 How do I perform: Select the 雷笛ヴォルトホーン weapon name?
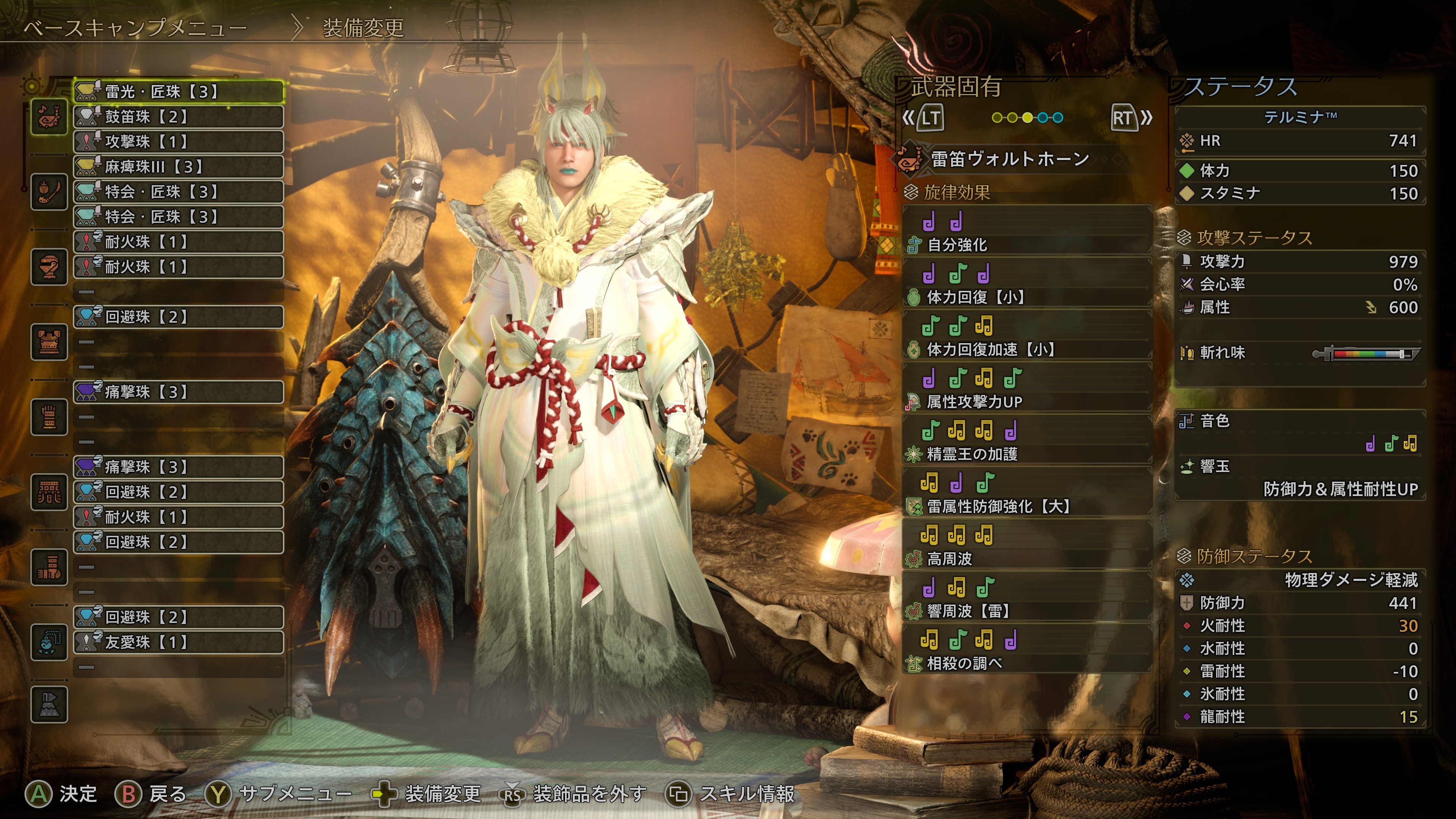[1009, 159]
